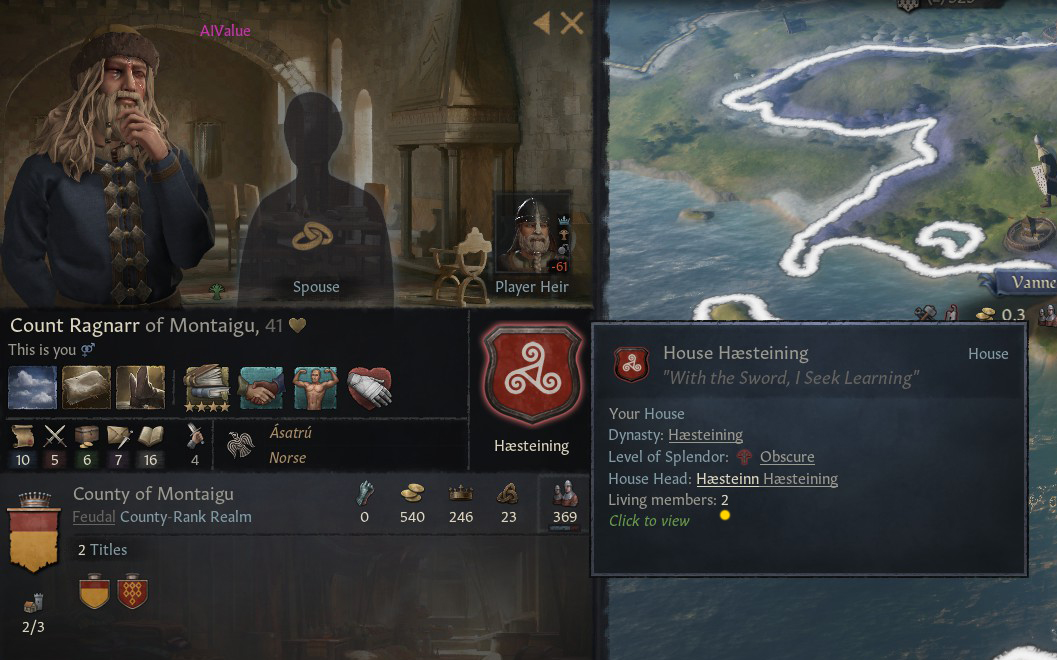1057x660 pixels.
Task: Go back with the left arrow button
Action: click(542, 23)
